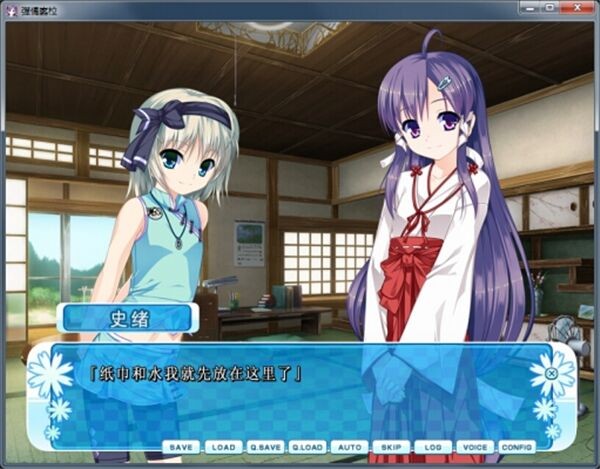Replay the line with the VOICE button
The width and height of the screenshot is (600, 469).
point(475,447)
